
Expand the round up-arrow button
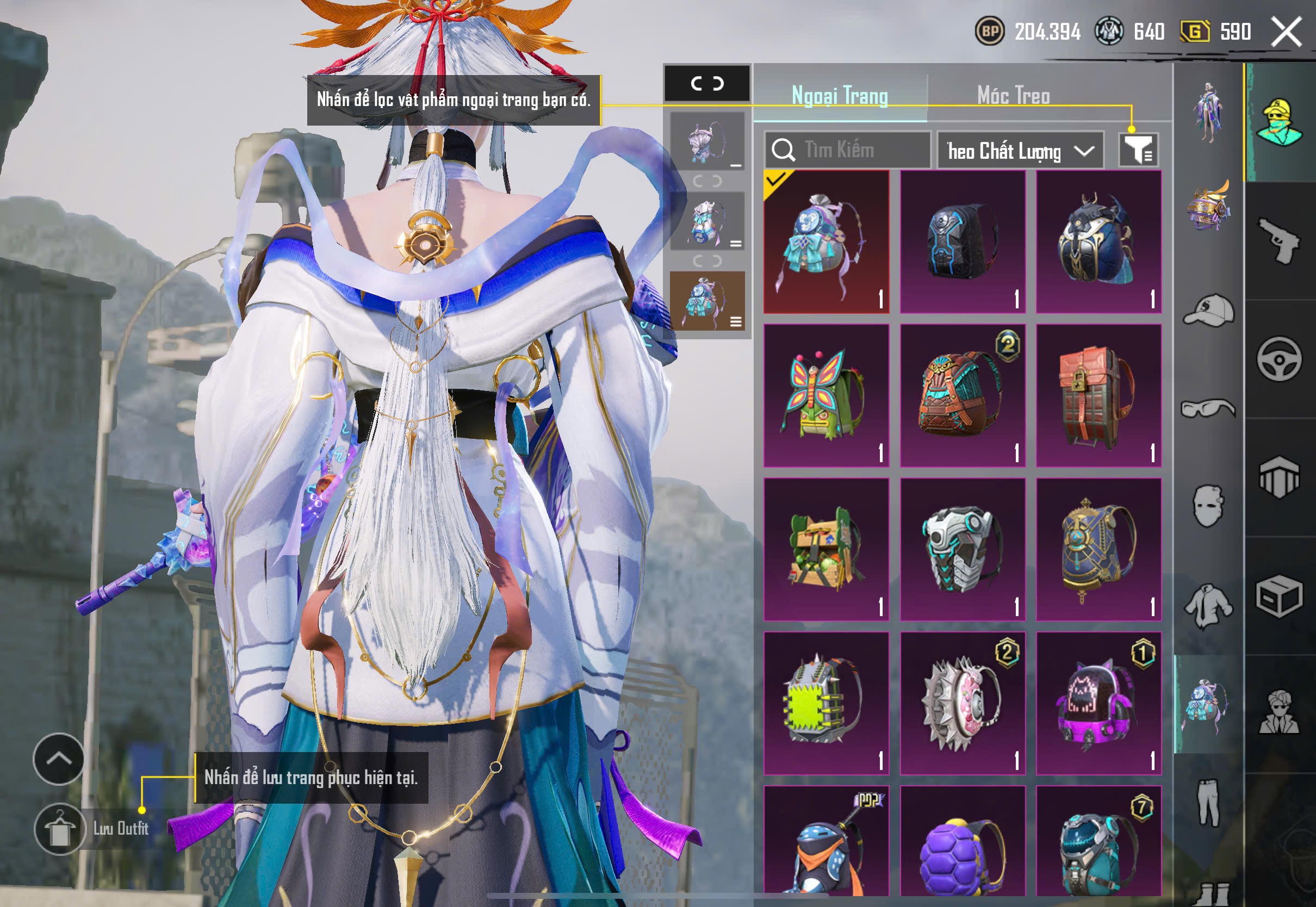coord(59,759)
